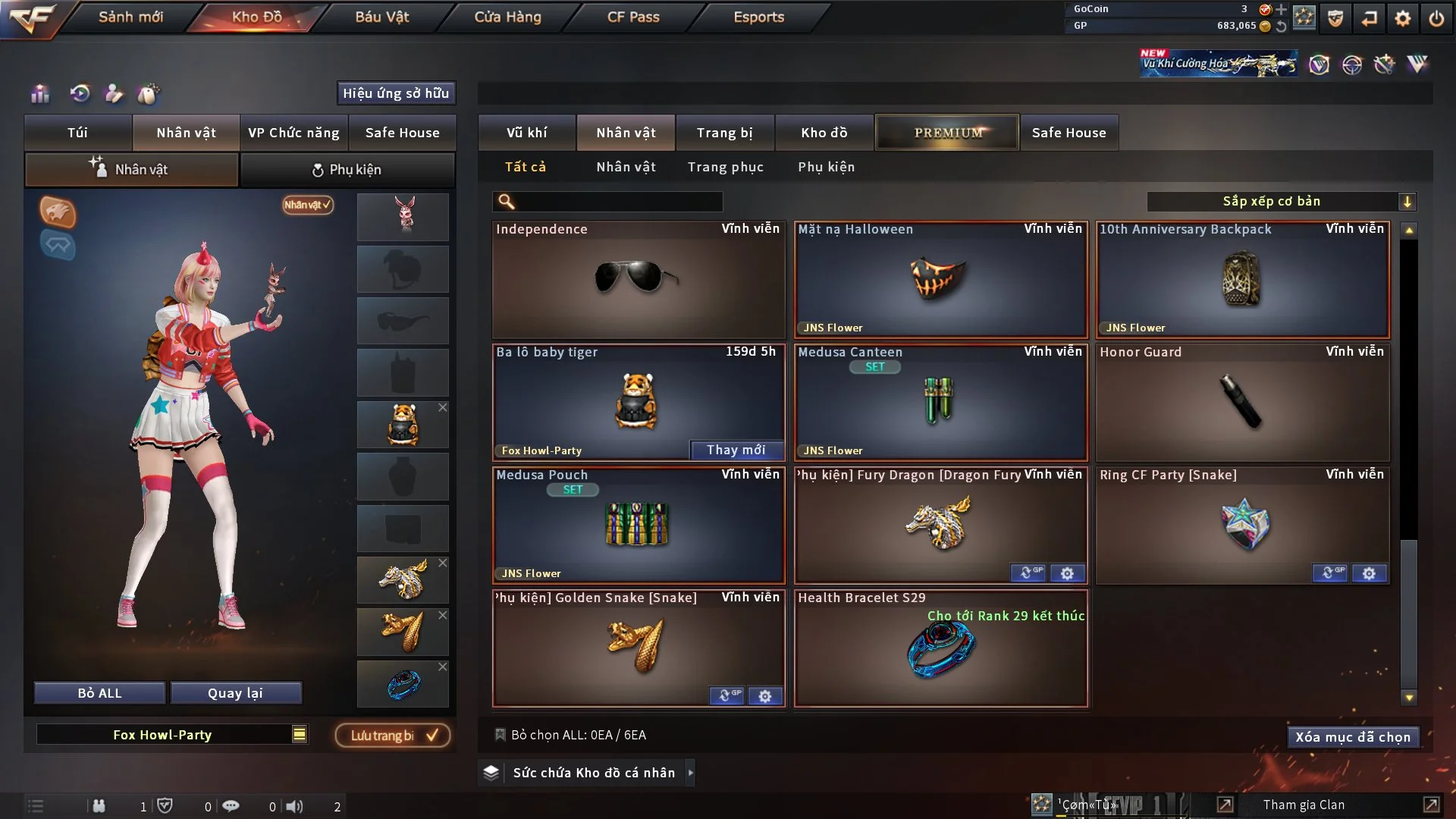Switch to the Trang bị tab
The width and height of the screenshot is (1456, 819).
(724, 133)
